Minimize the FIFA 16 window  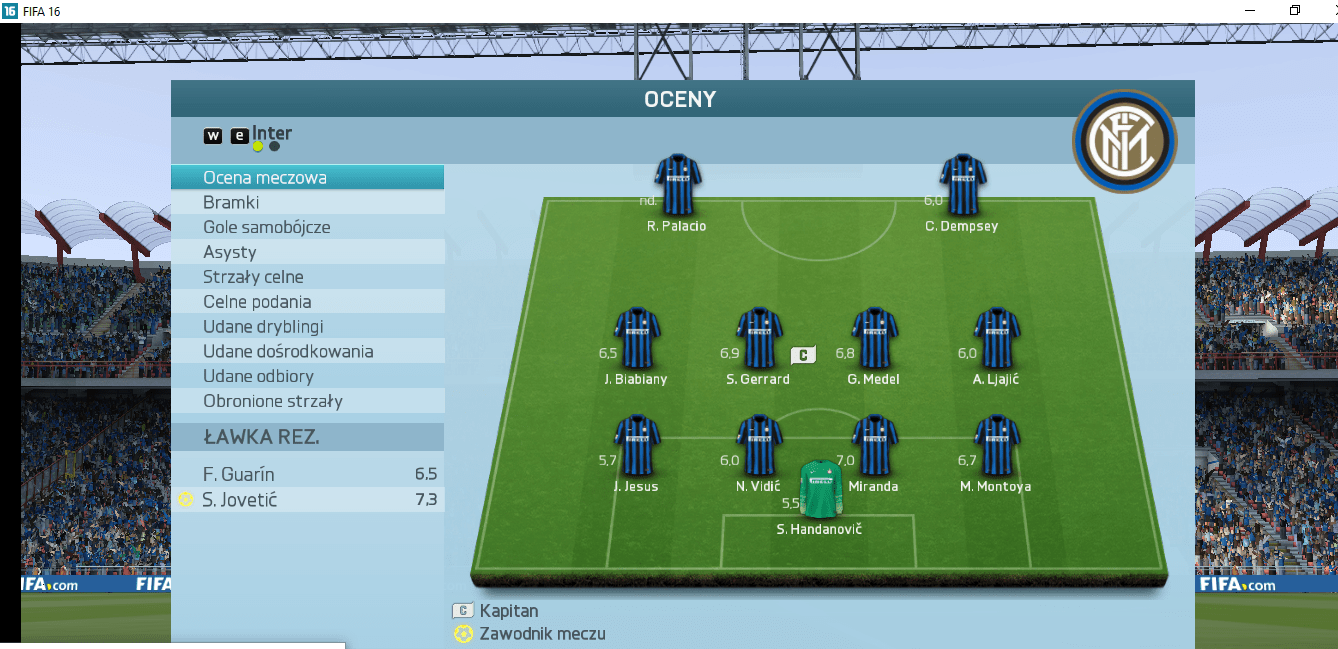tap(1250, 10)
